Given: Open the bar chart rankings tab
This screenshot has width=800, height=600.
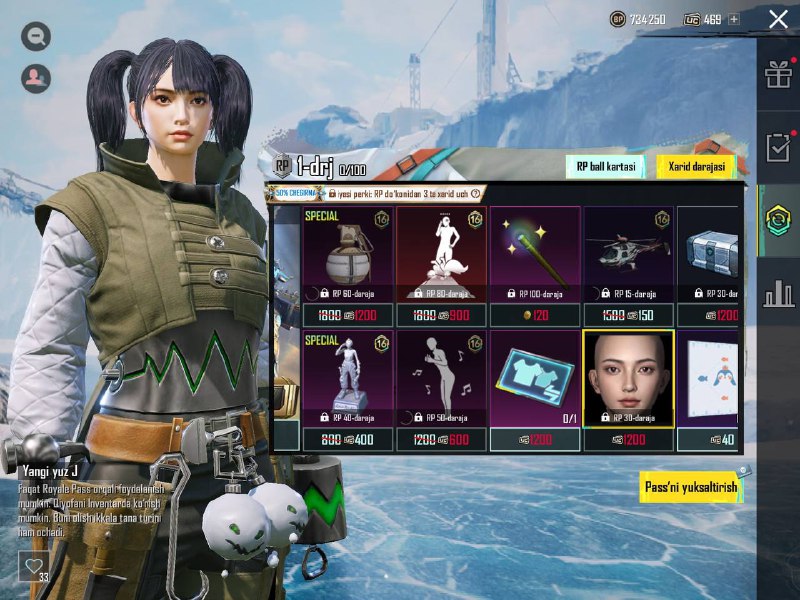Looking at the screenshot, I should [778, 294].
